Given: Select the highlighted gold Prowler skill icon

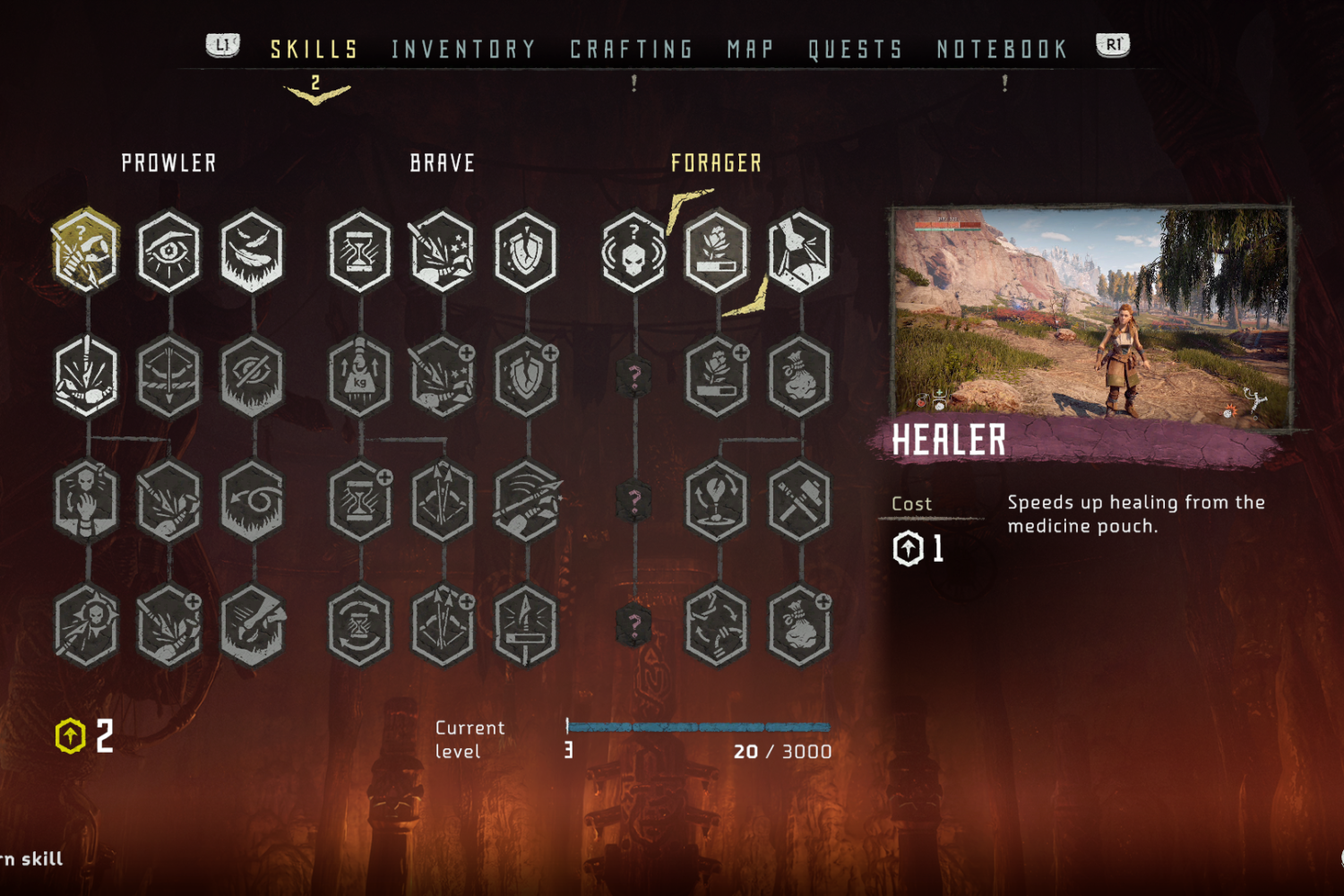Looking at the screenshot, I should click(x=86, y=251).
